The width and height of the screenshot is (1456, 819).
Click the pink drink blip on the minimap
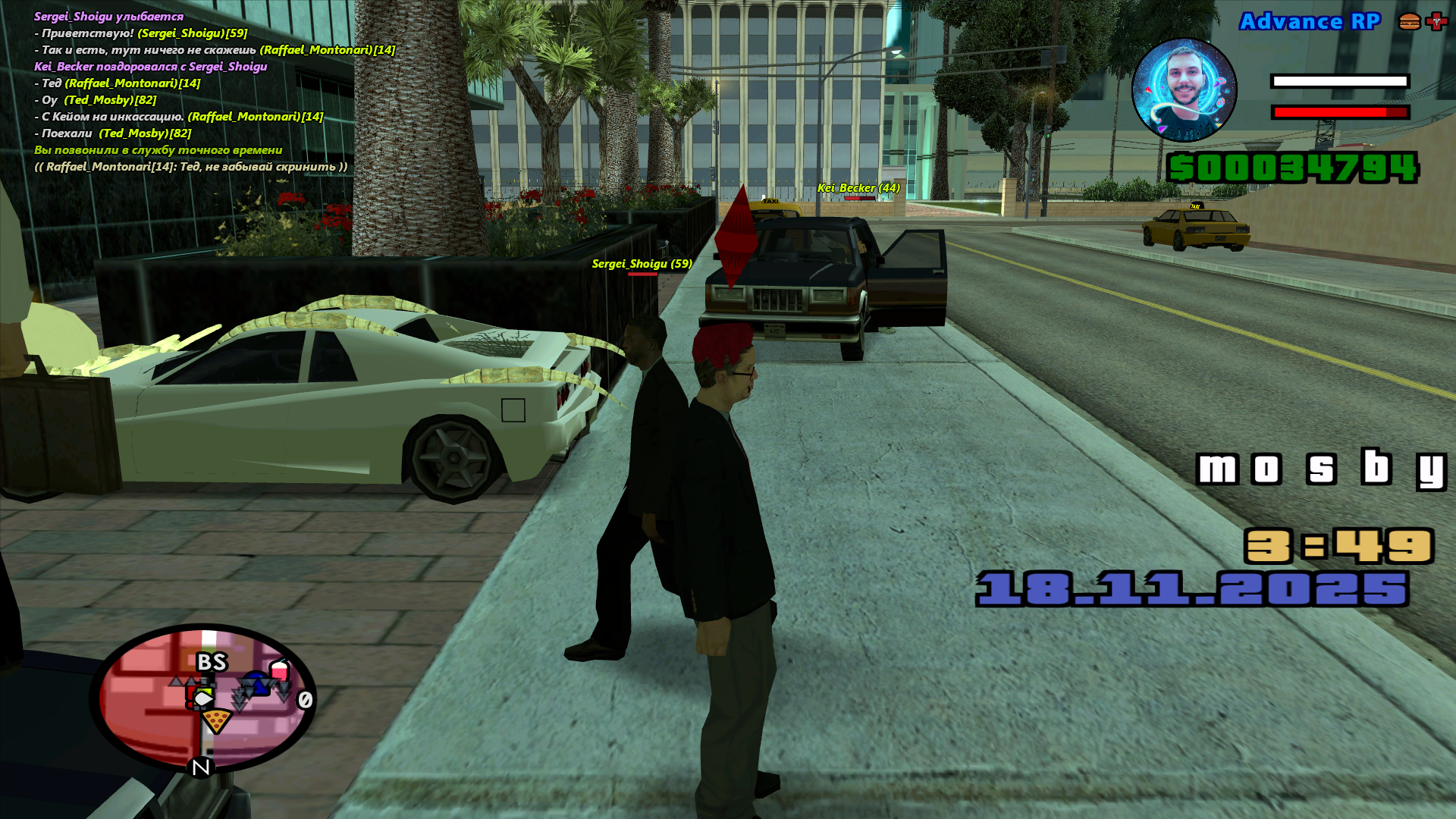(x=280, y=670)
